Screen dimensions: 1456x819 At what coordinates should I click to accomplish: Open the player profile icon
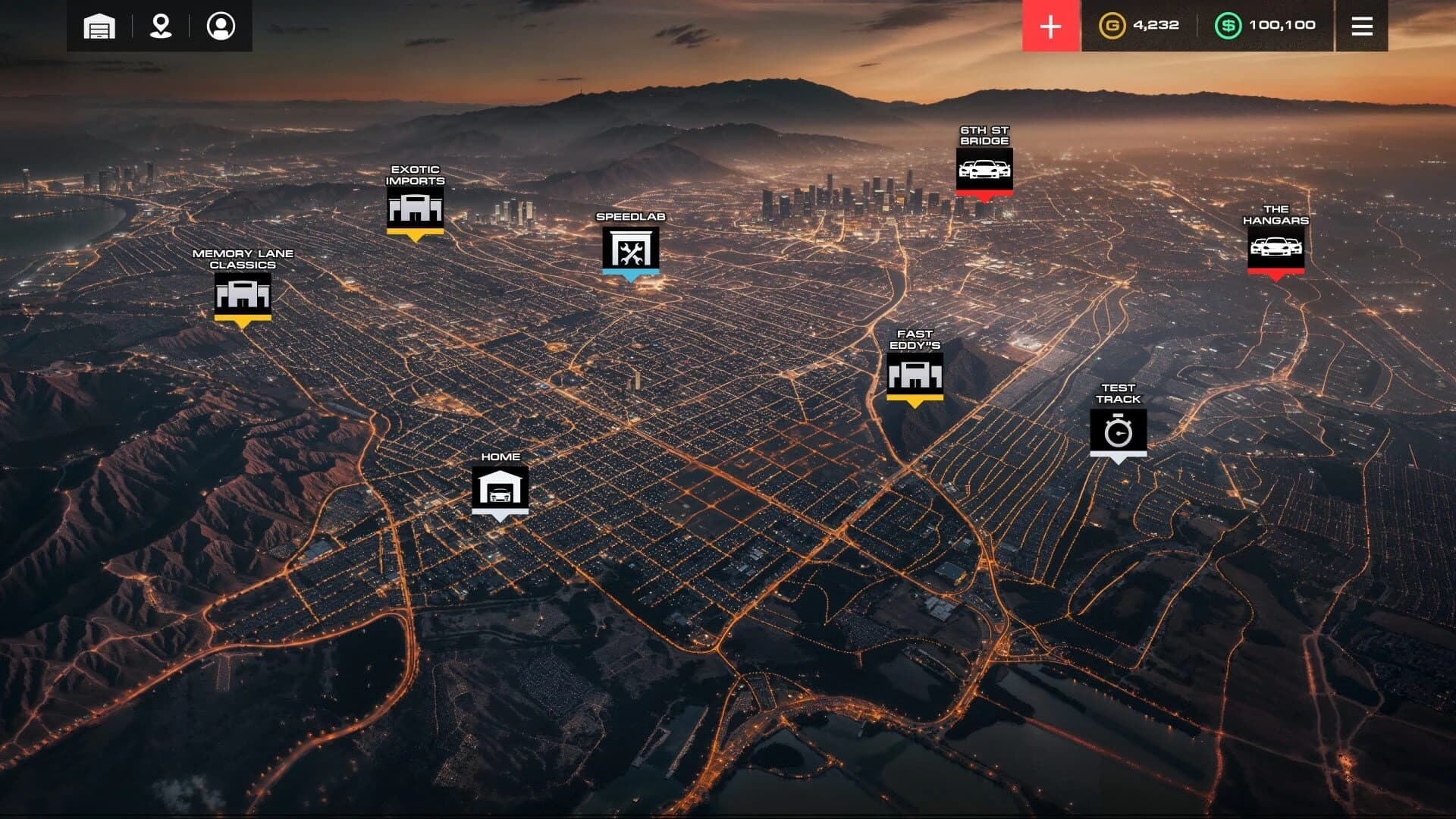click(220, 25)
